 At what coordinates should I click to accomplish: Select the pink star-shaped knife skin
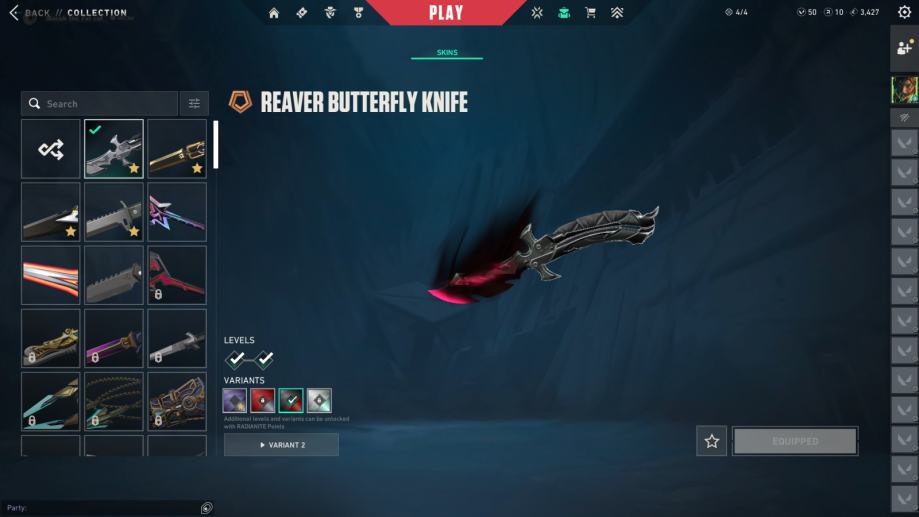pos(177,212)
